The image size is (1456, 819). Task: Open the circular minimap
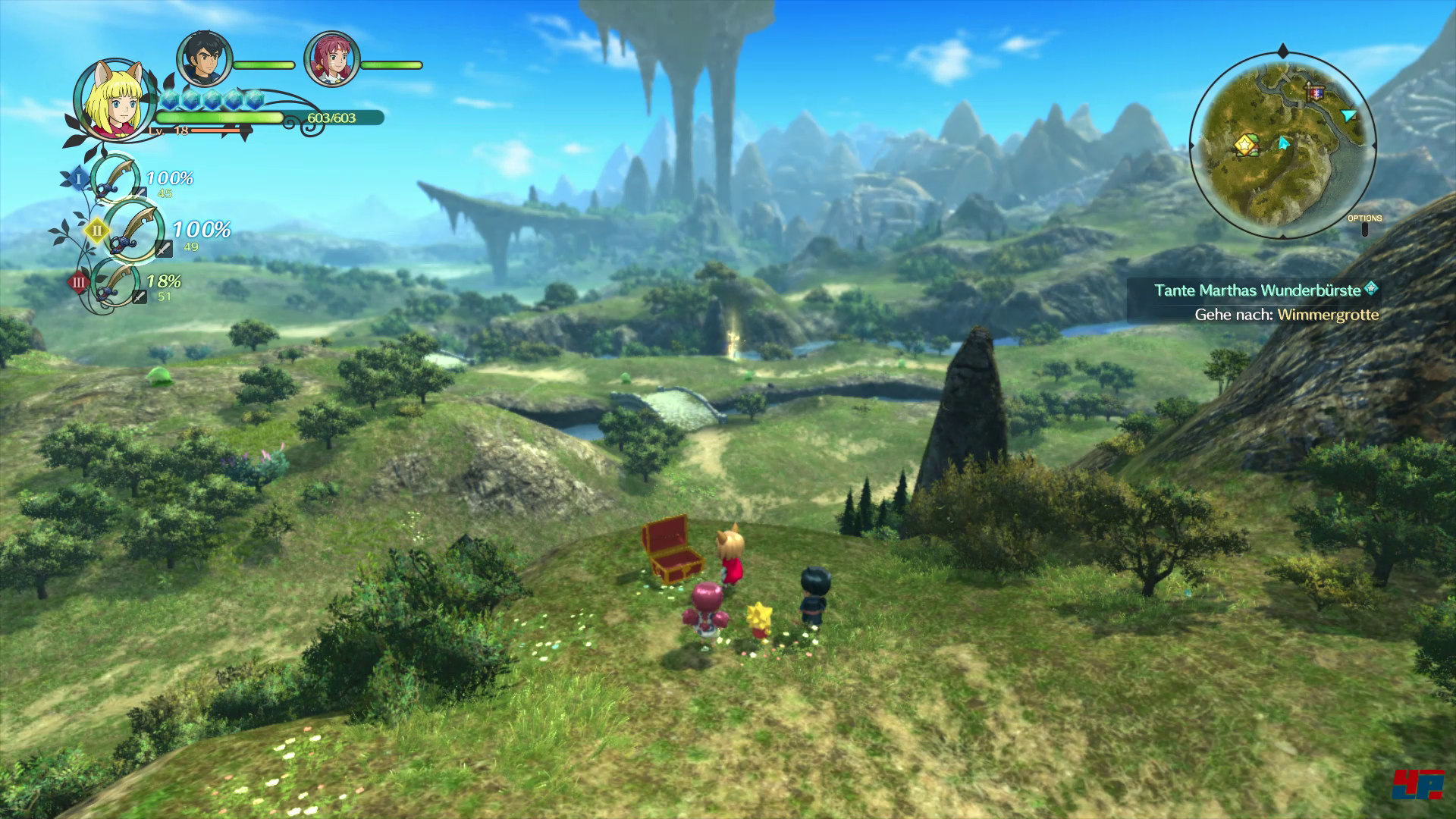coord(1282,144)
